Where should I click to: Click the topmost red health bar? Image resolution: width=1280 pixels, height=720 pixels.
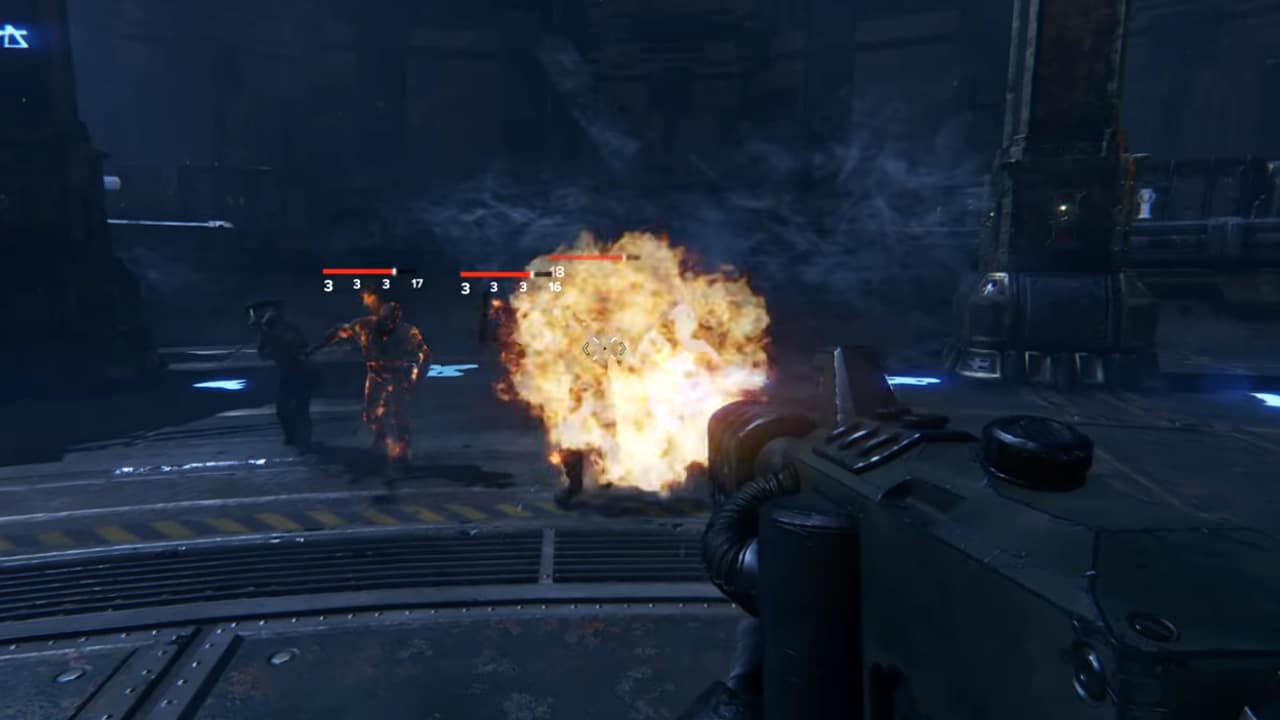[585, 258]
